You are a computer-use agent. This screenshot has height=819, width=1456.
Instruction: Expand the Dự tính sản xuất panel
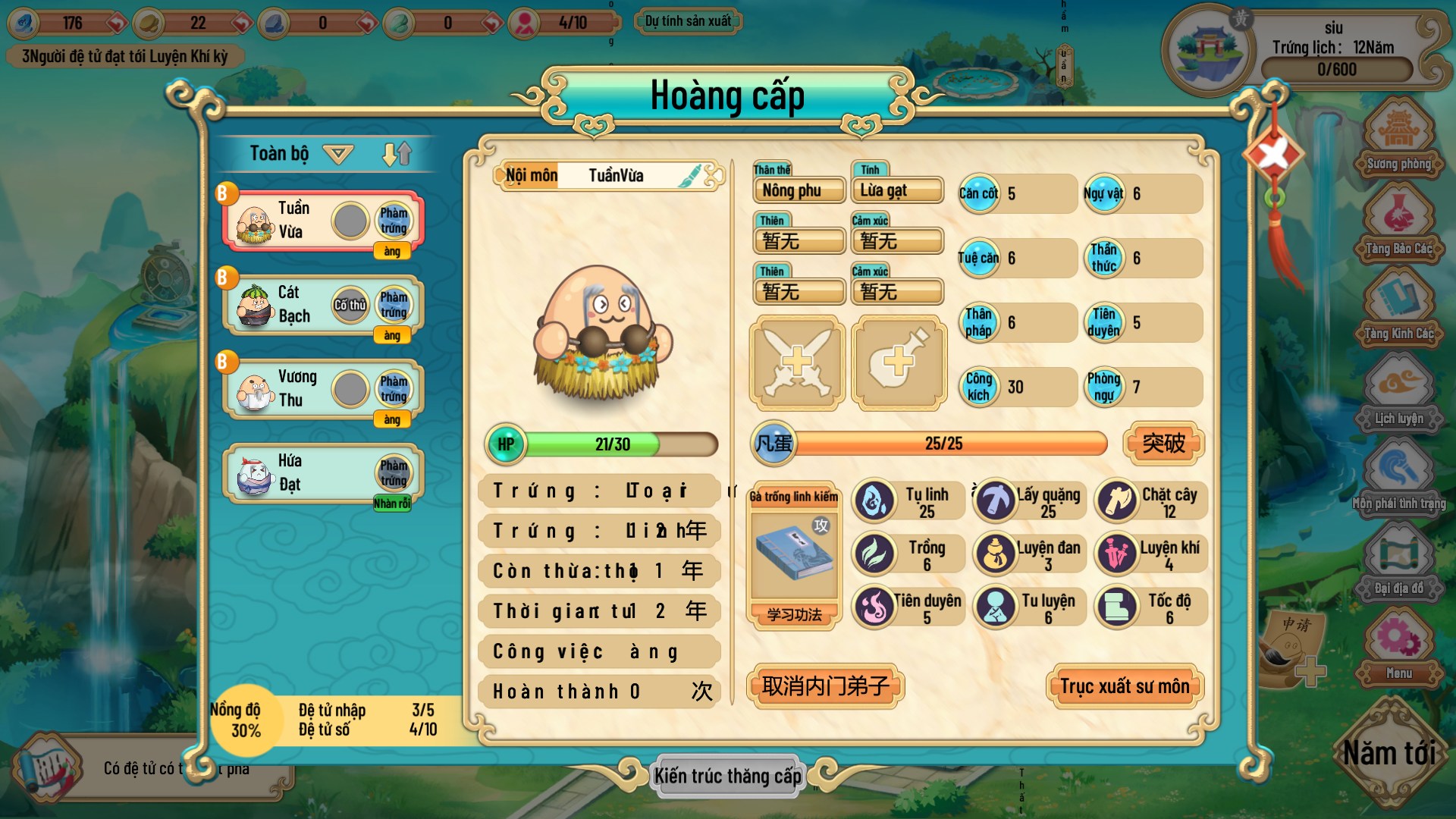[686, 21]
